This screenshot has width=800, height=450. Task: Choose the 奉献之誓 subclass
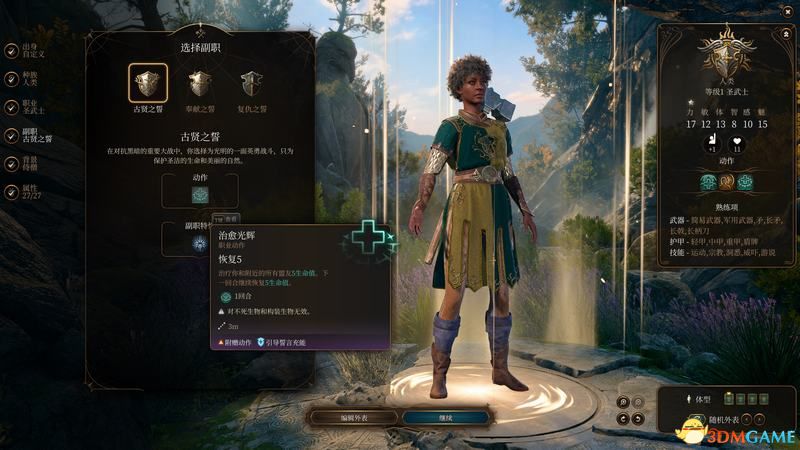coord(200,84)
